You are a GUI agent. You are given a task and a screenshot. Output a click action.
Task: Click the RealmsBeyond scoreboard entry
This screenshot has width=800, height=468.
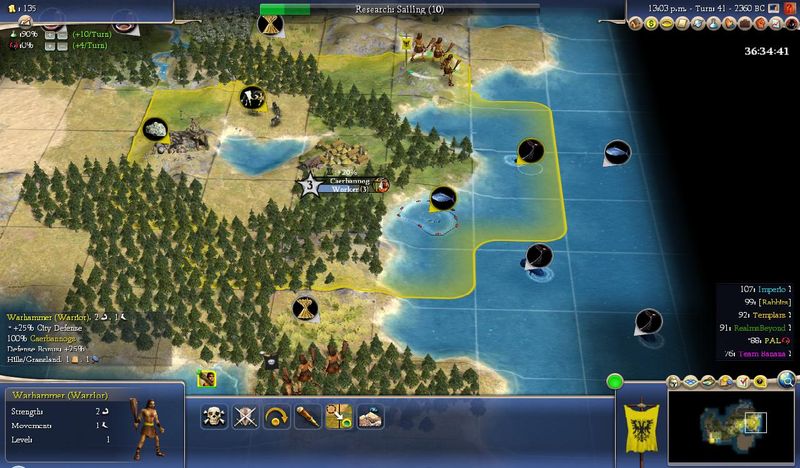(750, 328)
